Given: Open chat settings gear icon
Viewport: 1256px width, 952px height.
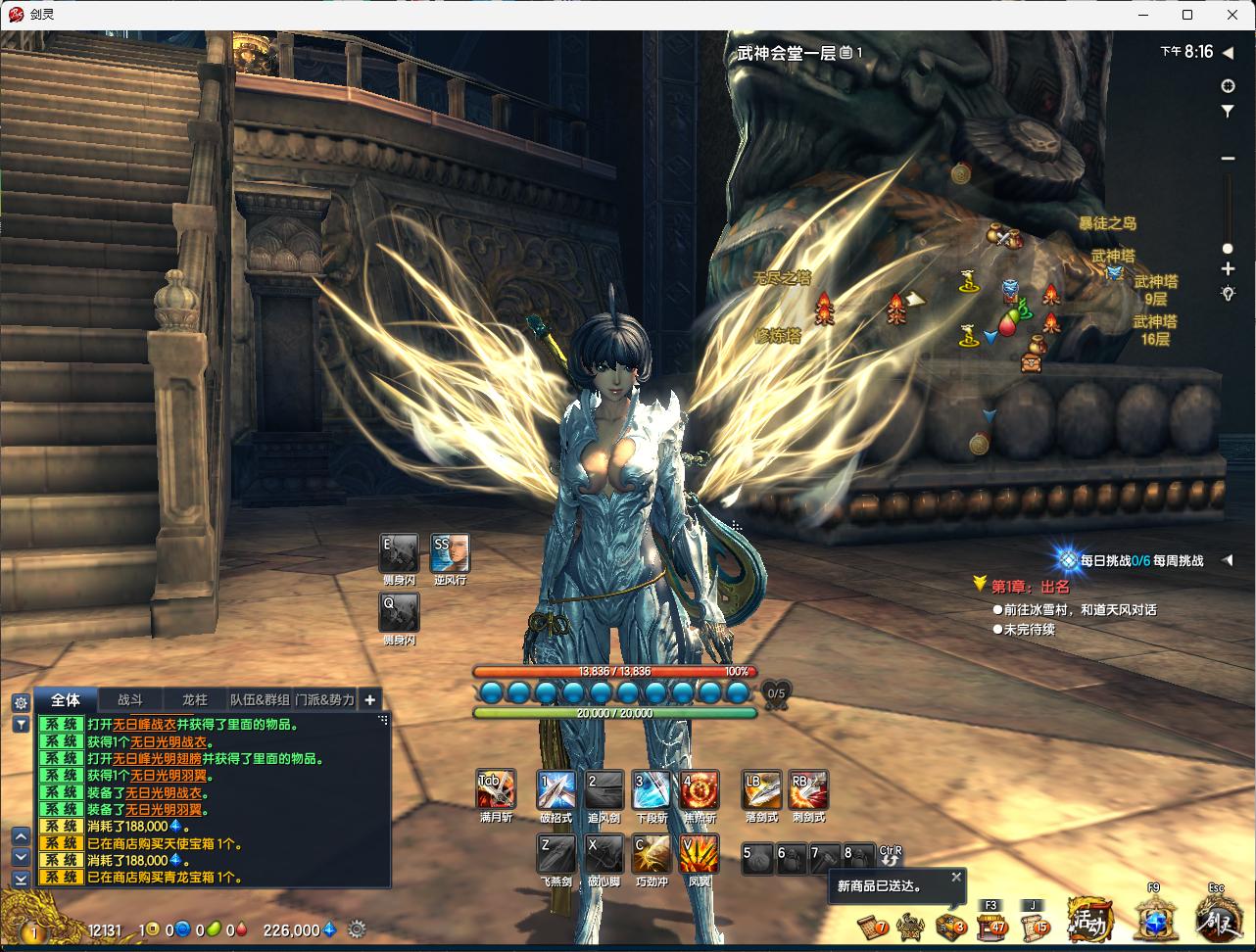Looking at the screenshot, I should (21, 702).
